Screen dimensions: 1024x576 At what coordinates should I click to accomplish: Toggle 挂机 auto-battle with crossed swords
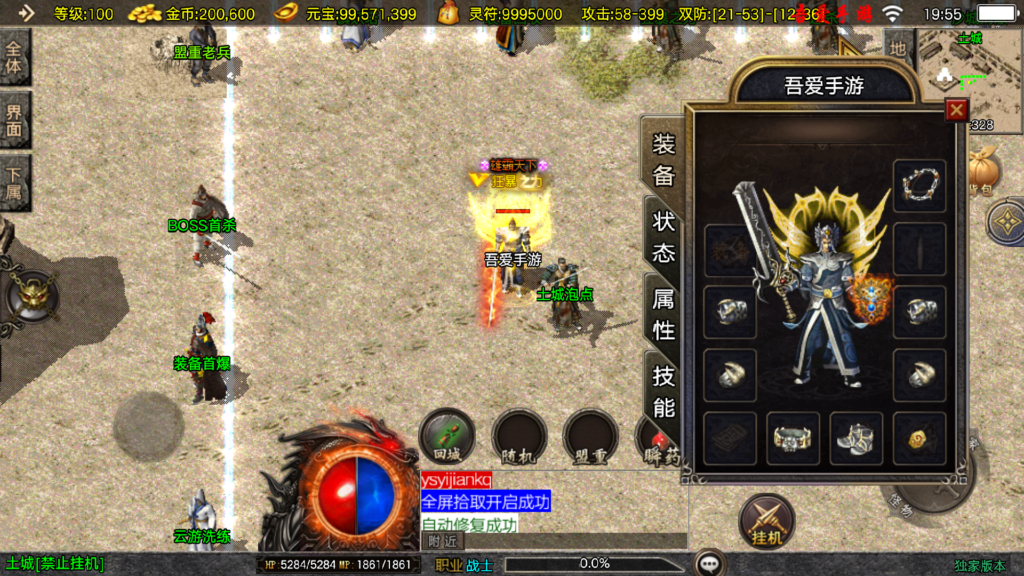click(x=767, y=522)
